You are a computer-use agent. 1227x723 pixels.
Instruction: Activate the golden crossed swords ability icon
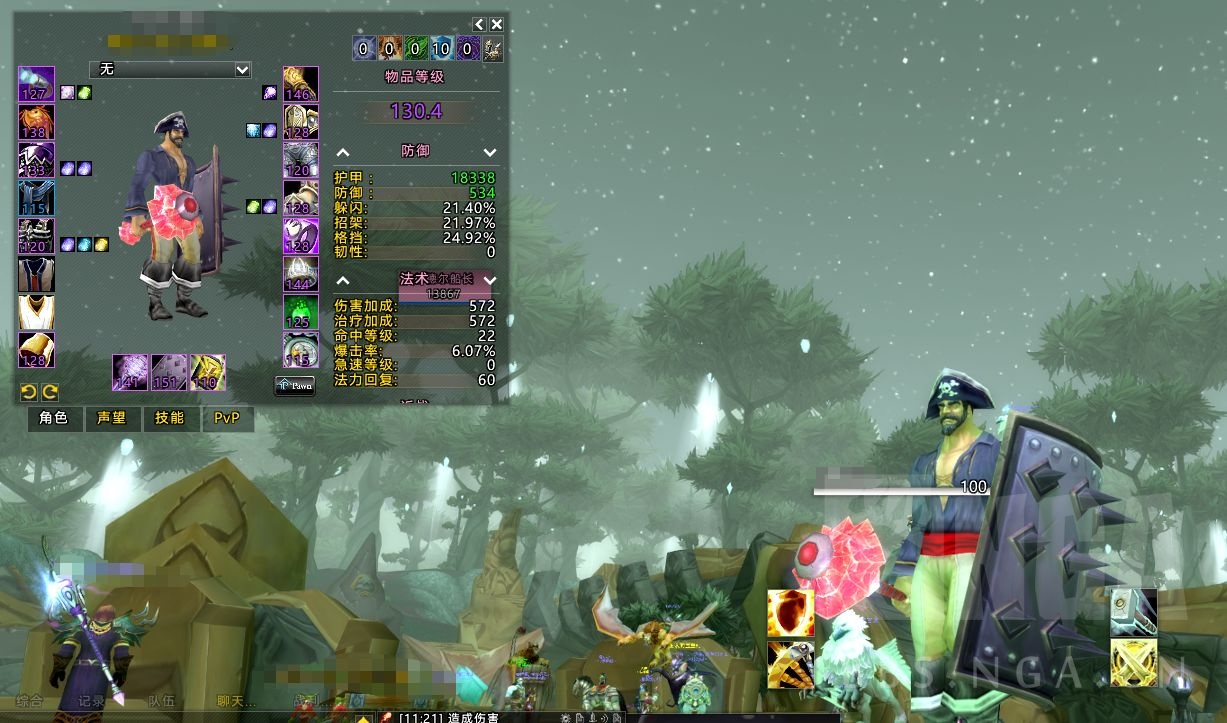(1134, 663)
